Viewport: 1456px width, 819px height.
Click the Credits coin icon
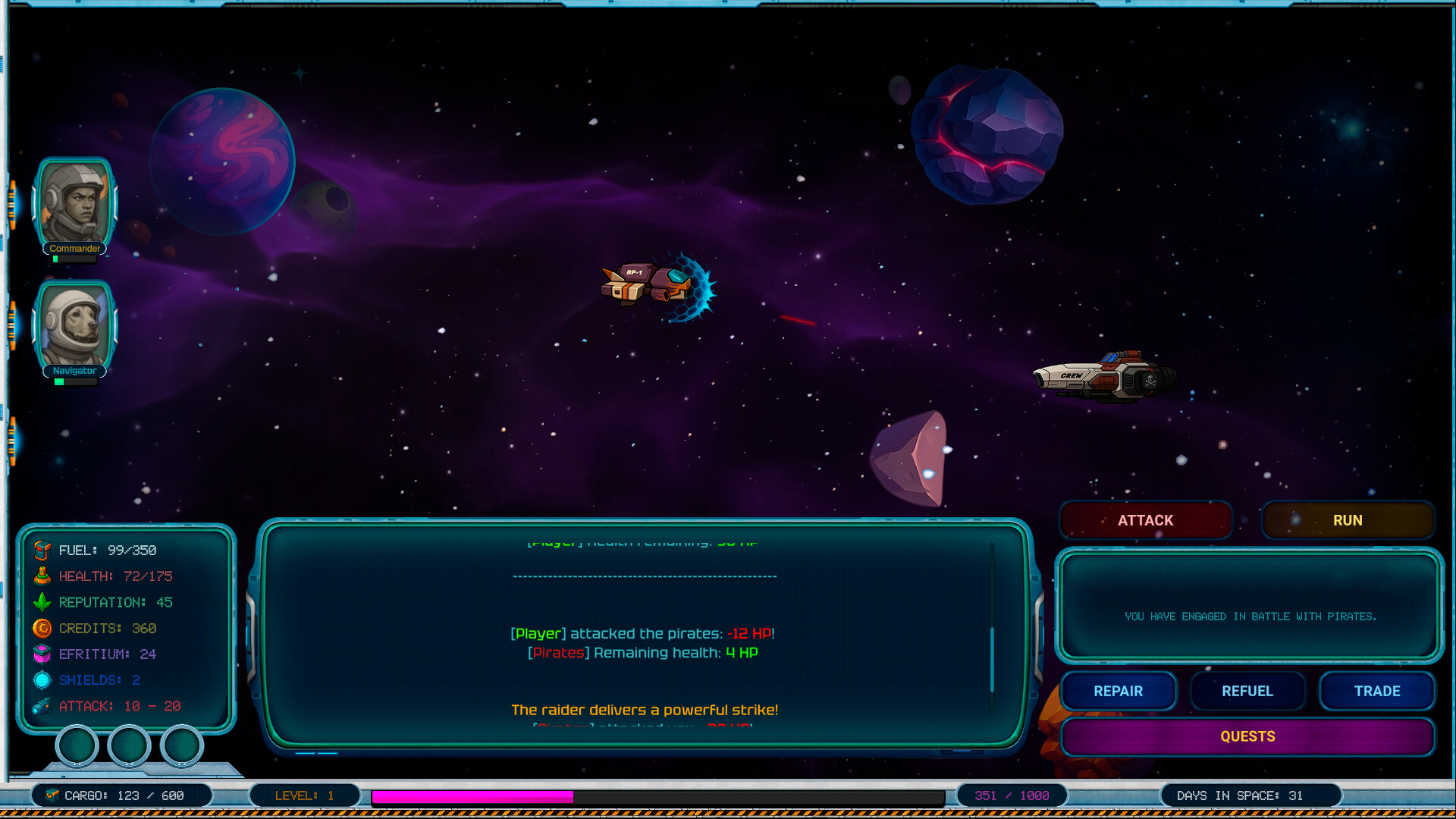pos(42,628)
